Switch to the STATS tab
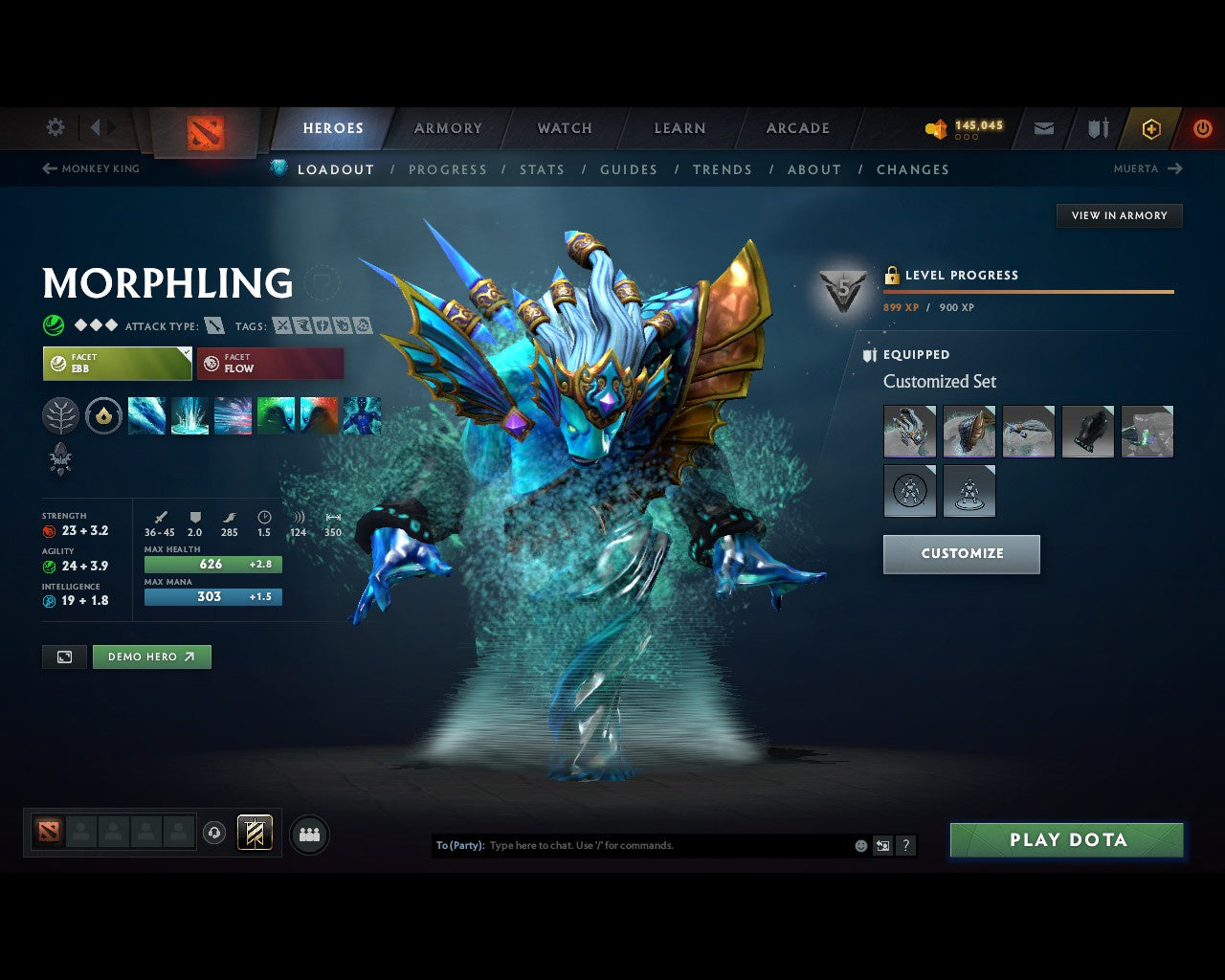The image size is (1225, 980). (542, 169)
